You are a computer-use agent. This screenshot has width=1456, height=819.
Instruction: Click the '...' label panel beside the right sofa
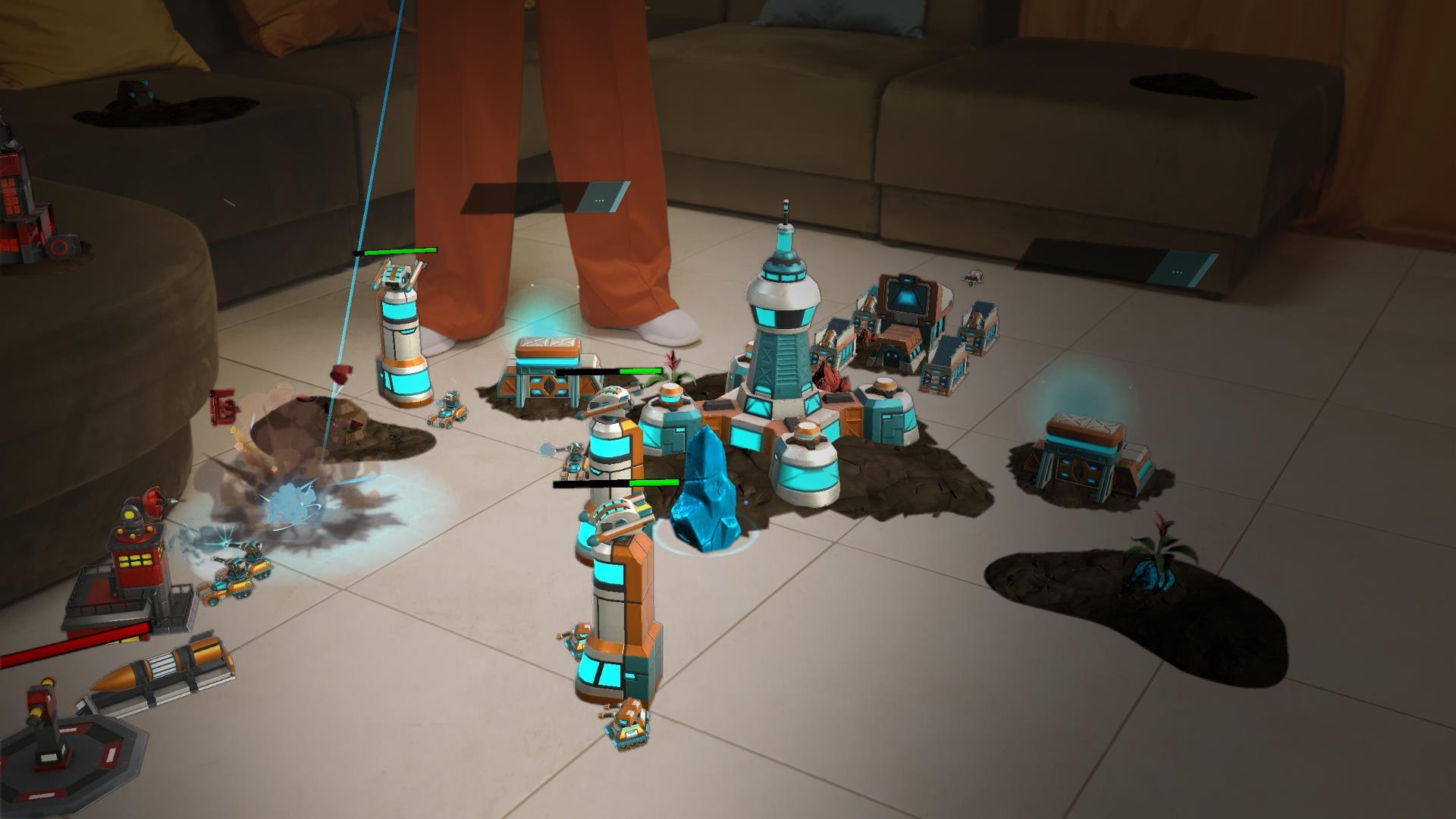pyautogui.click(x=1177, y=271)
